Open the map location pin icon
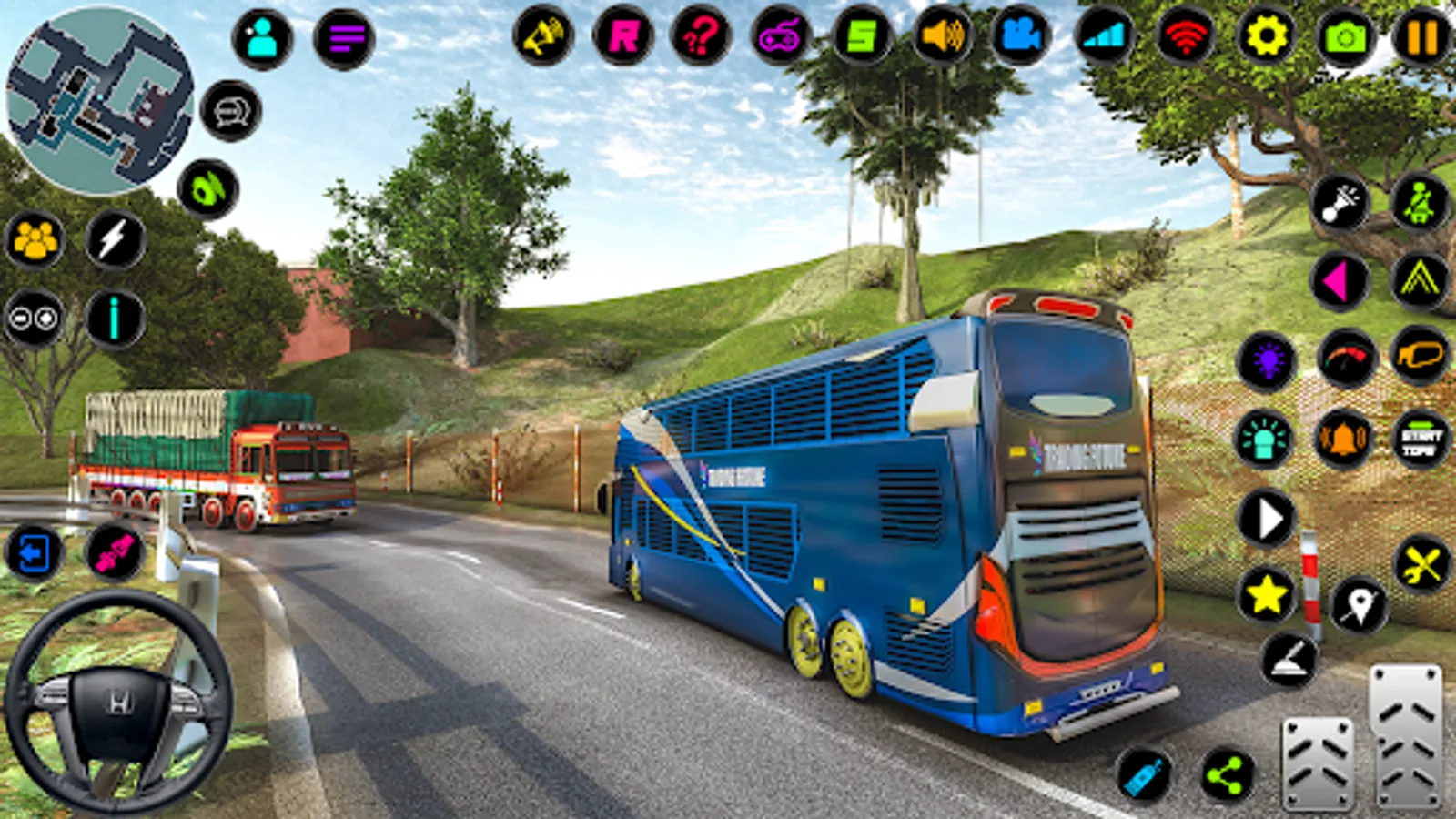 [x=1359, y=604]
